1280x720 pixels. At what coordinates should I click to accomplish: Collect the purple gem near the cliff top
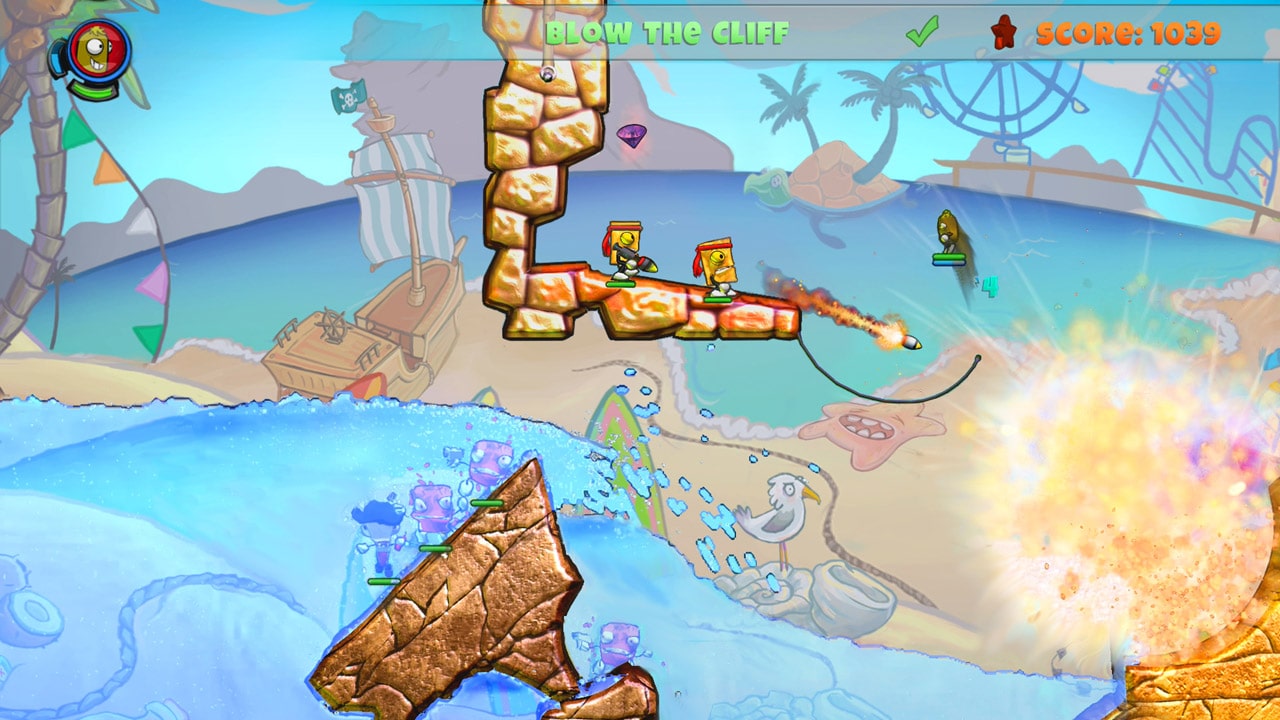coord(634,133)
